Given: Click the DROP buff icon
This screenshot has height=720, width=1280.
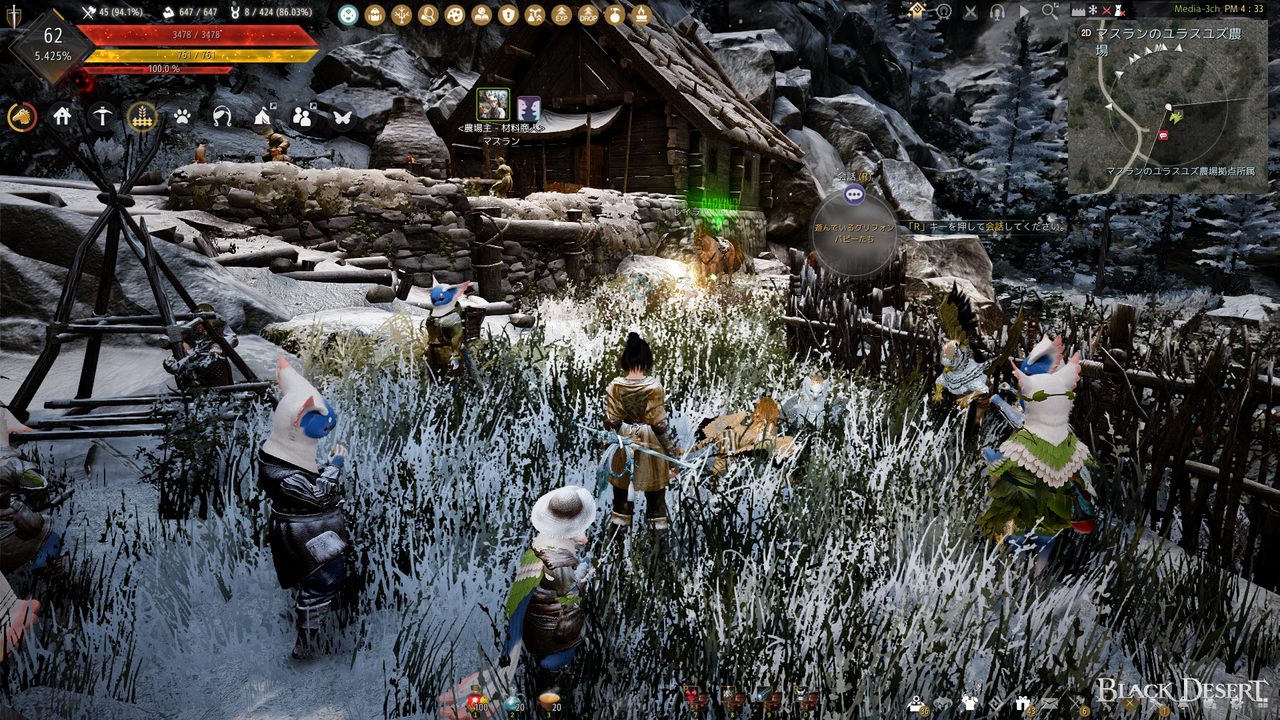Looking at the screenshot, I should point(589,15).
